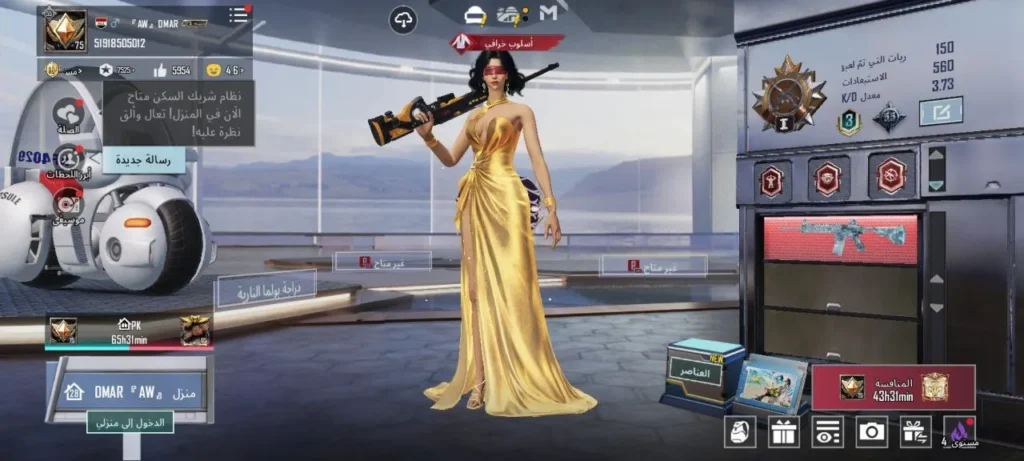Tap the cloud download icon
Viewport: 1024px width, 461px height.
click(x=403, y=19)
